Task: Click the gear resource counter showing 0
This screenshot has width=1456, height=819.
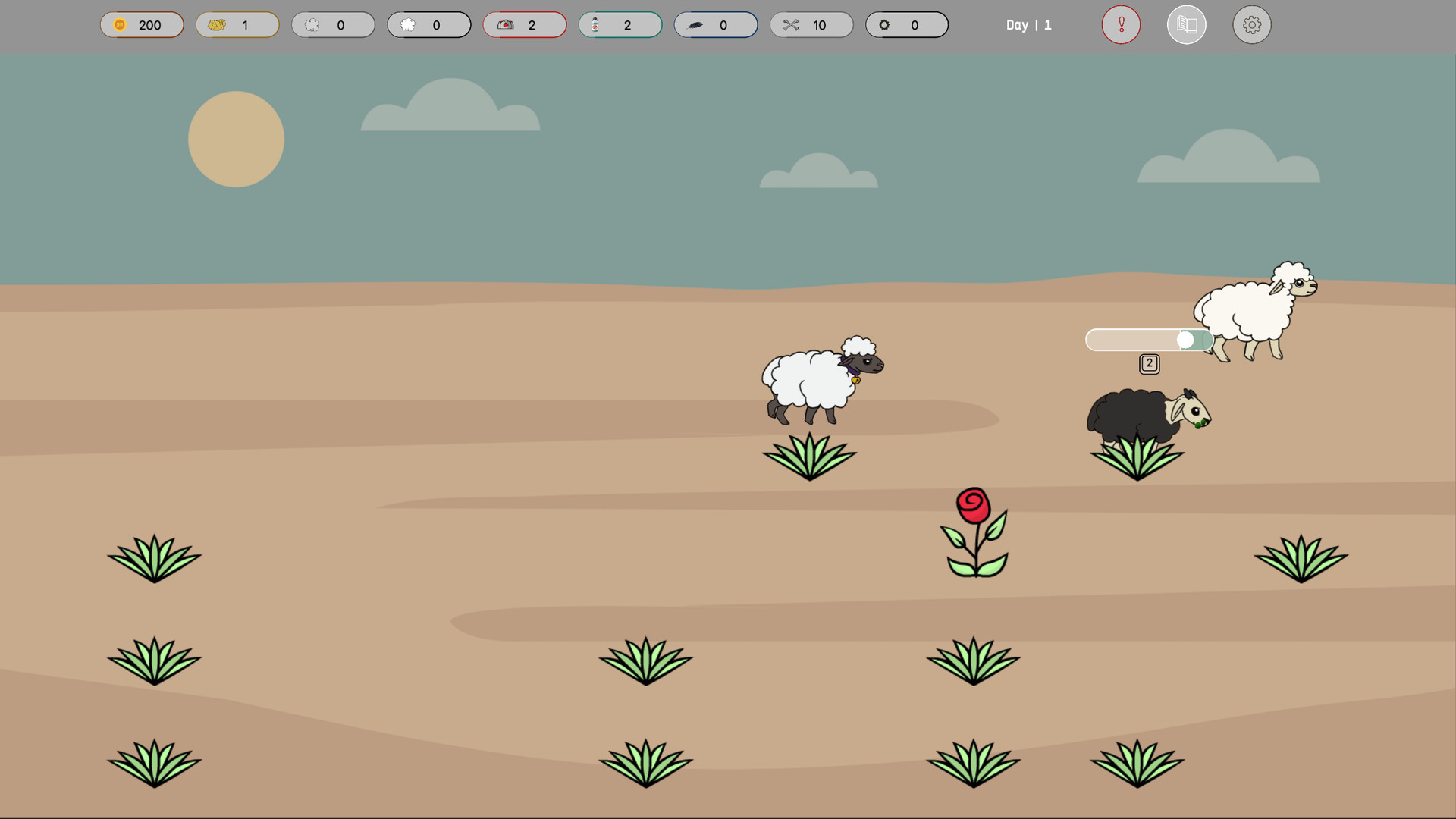Action: click(x=907, y=24)
